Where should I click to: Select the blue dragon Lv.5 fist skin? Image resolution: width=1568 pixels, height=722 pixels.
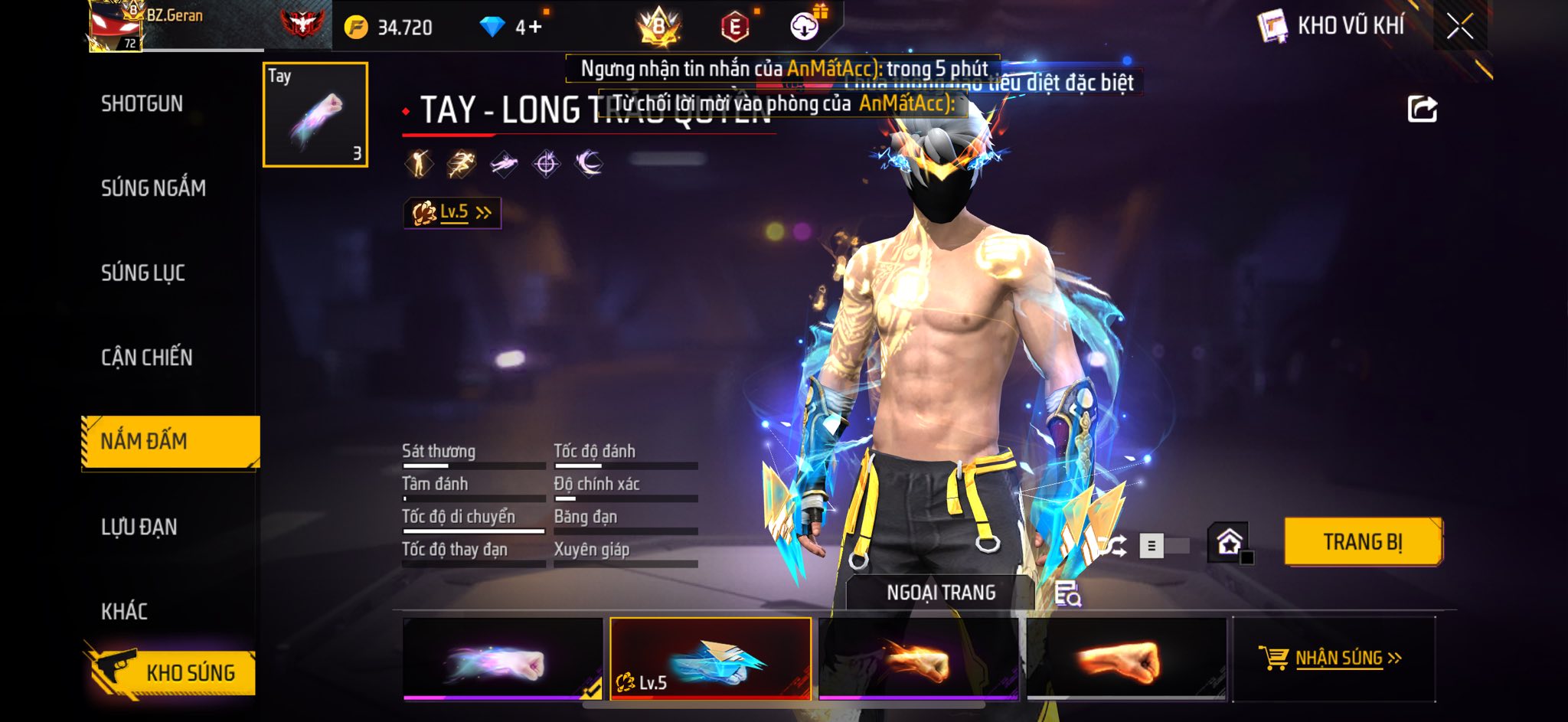[x=710, y=658]
